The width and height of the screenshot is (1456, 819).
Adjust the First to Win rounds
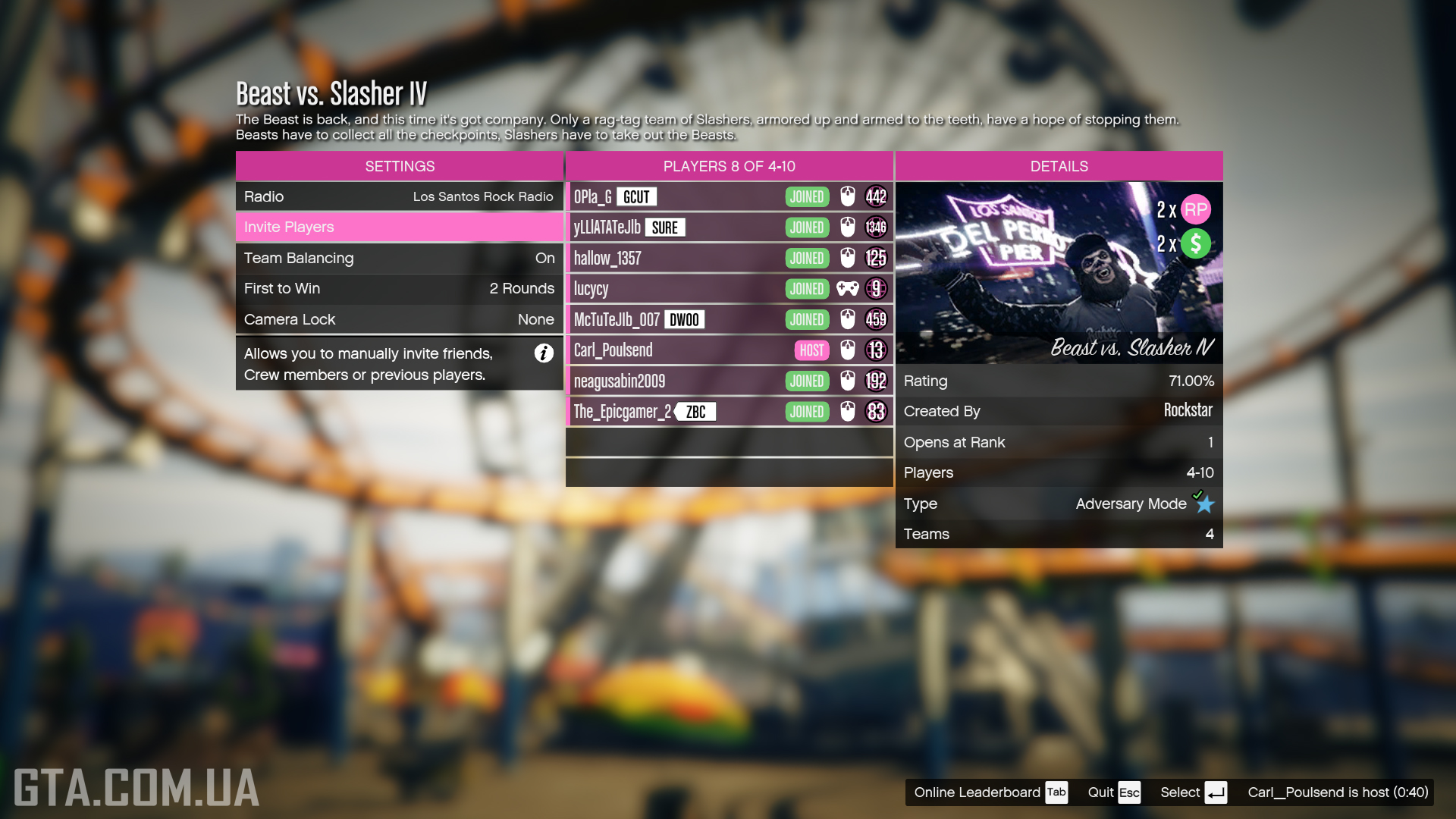(399, 288)
